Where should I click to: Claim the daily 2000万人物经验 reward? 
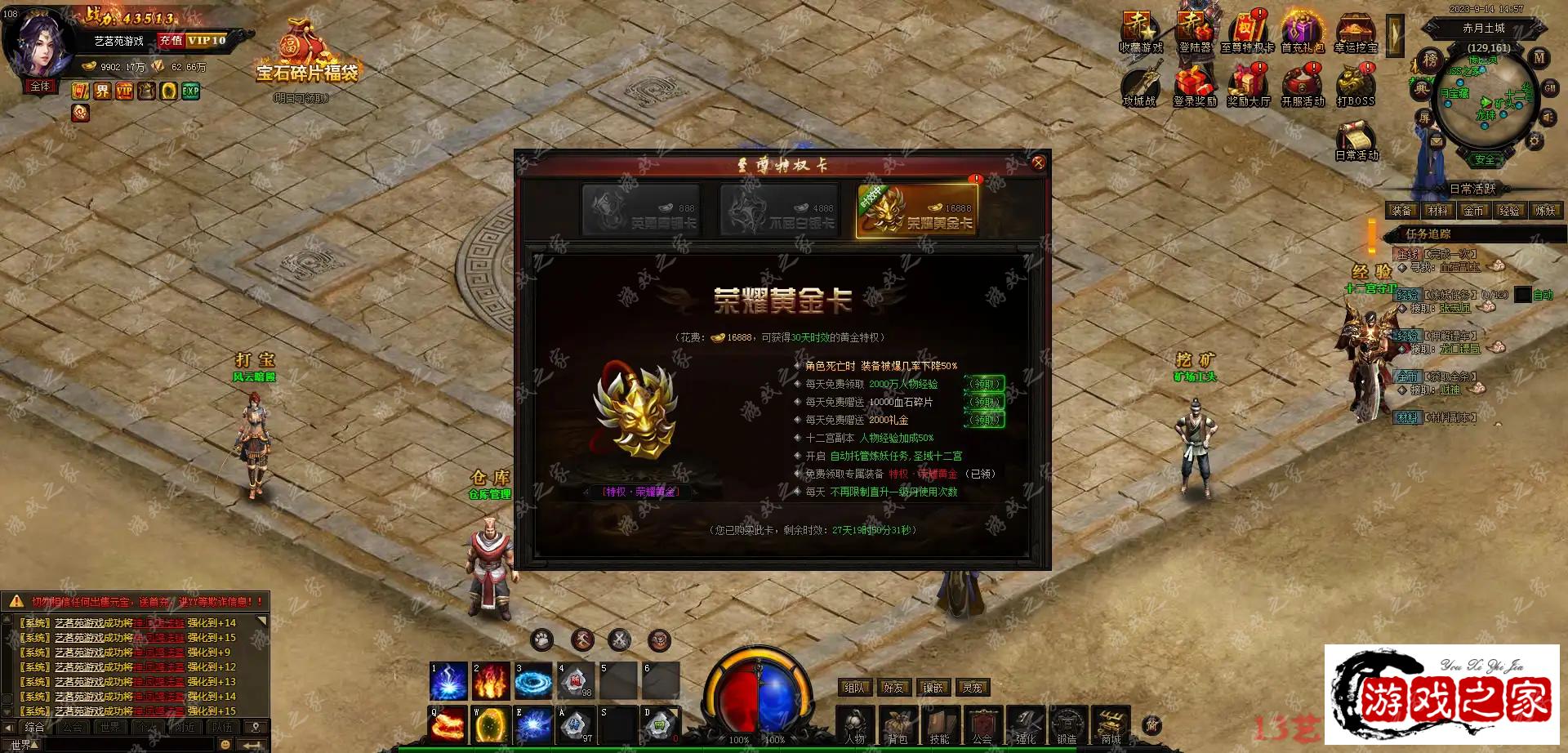click(985, 384)
